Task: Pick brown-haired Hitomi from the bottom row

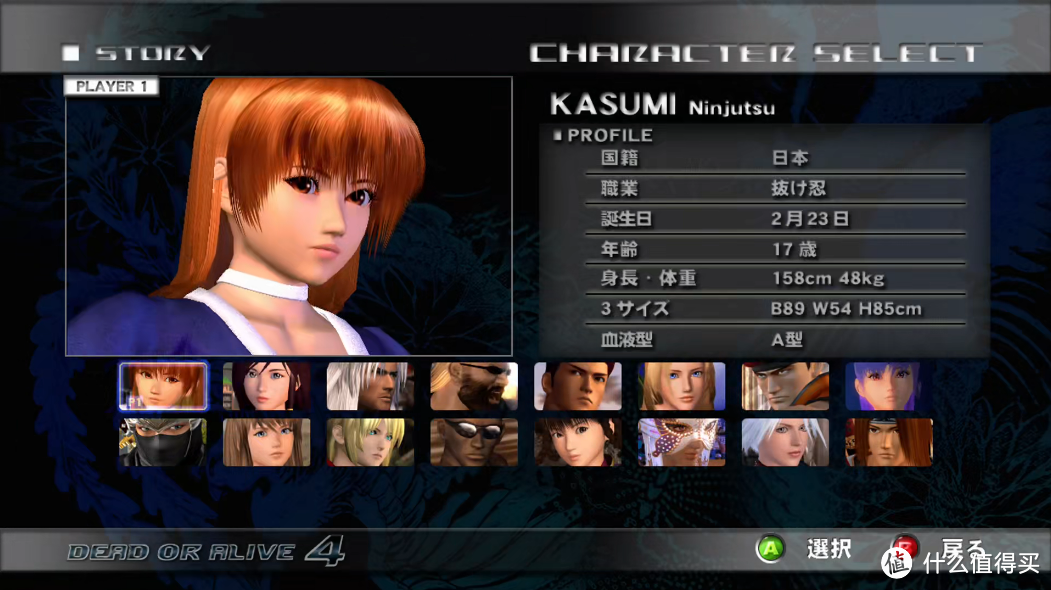Action: click(267, 442)
